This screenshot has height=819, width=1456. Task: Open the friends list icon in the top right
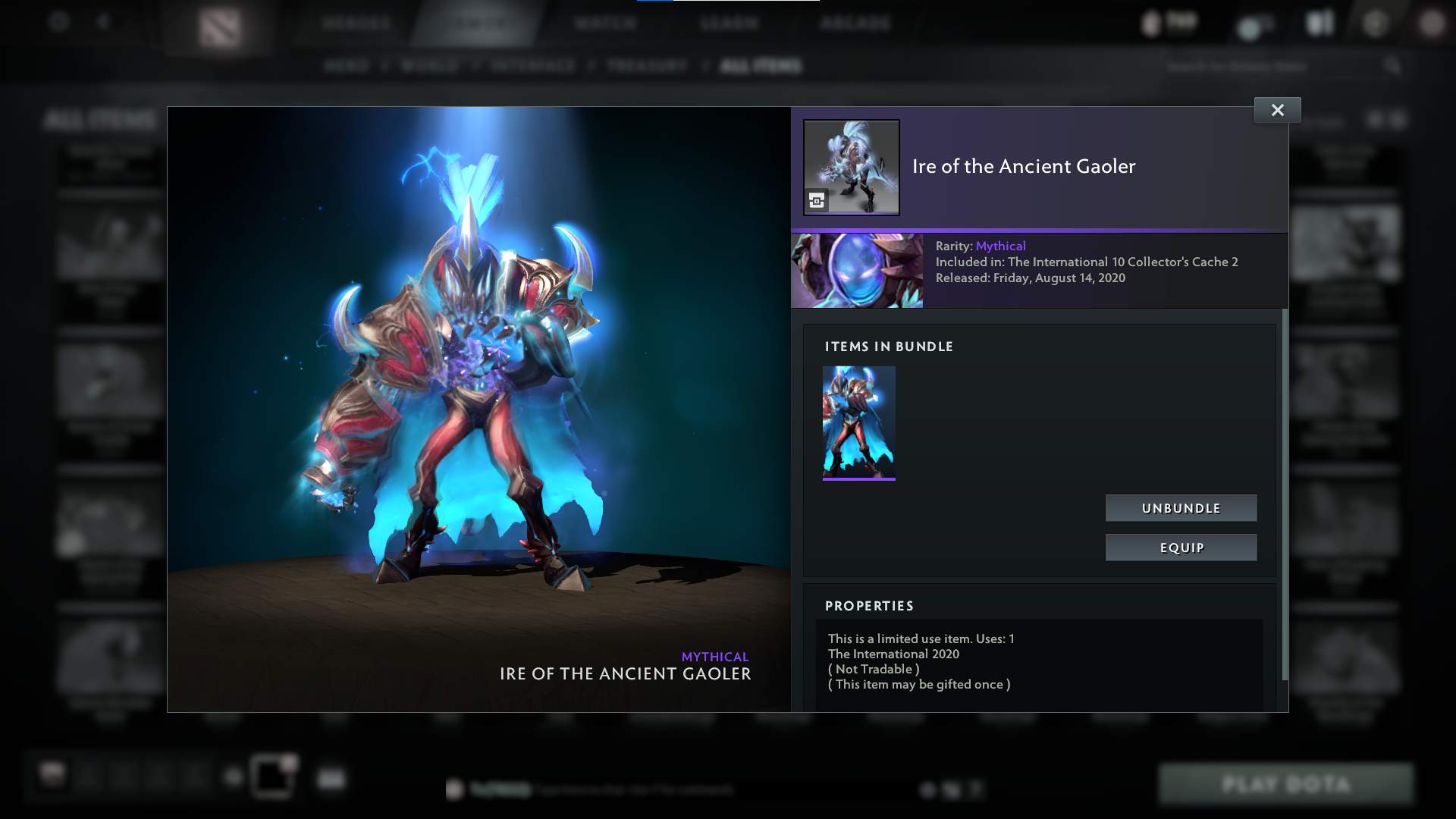click(1318, 23)
